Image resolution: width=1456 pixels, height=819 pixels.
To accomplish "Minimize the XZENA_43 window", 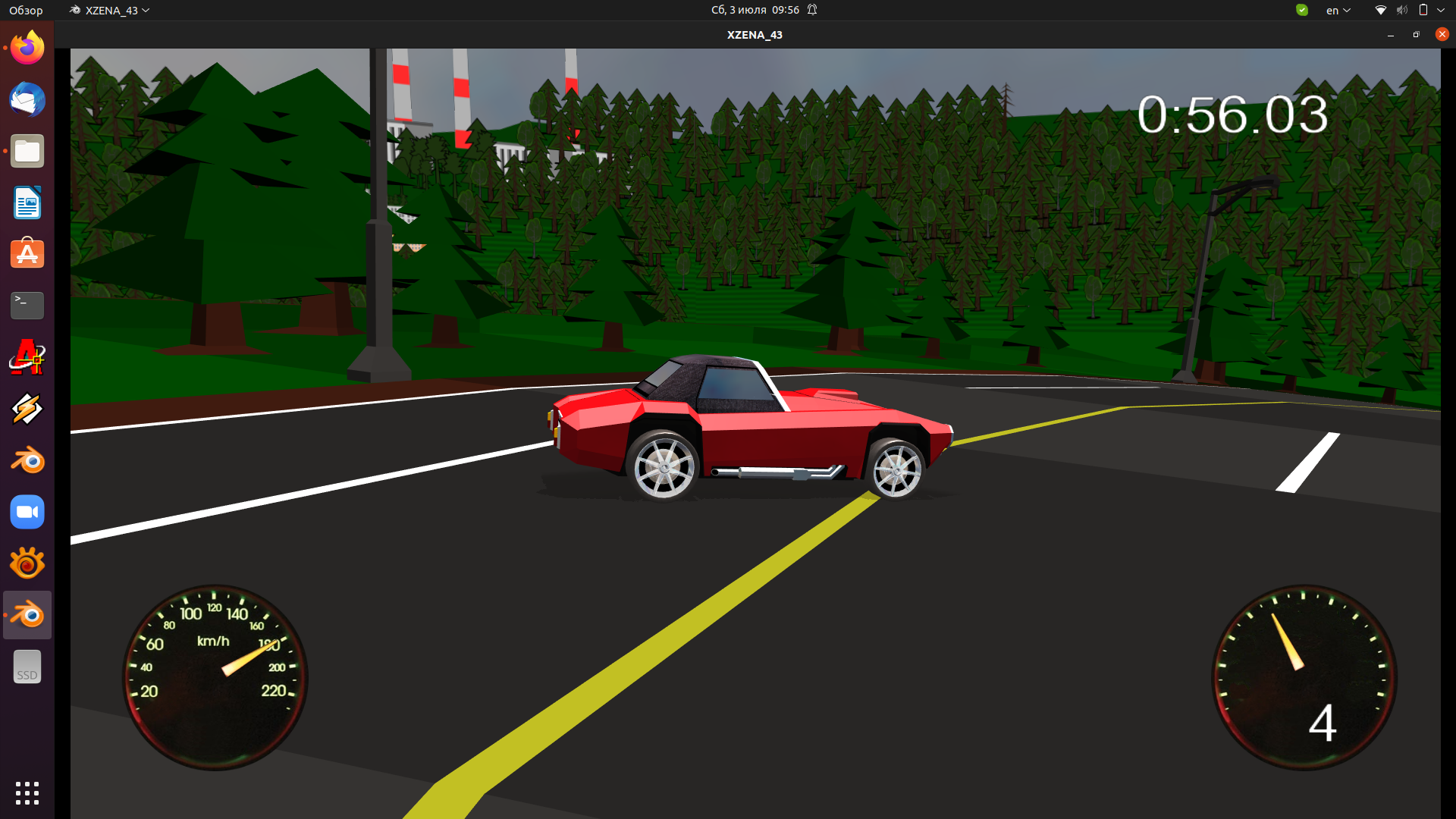I will coord(1390,35).
